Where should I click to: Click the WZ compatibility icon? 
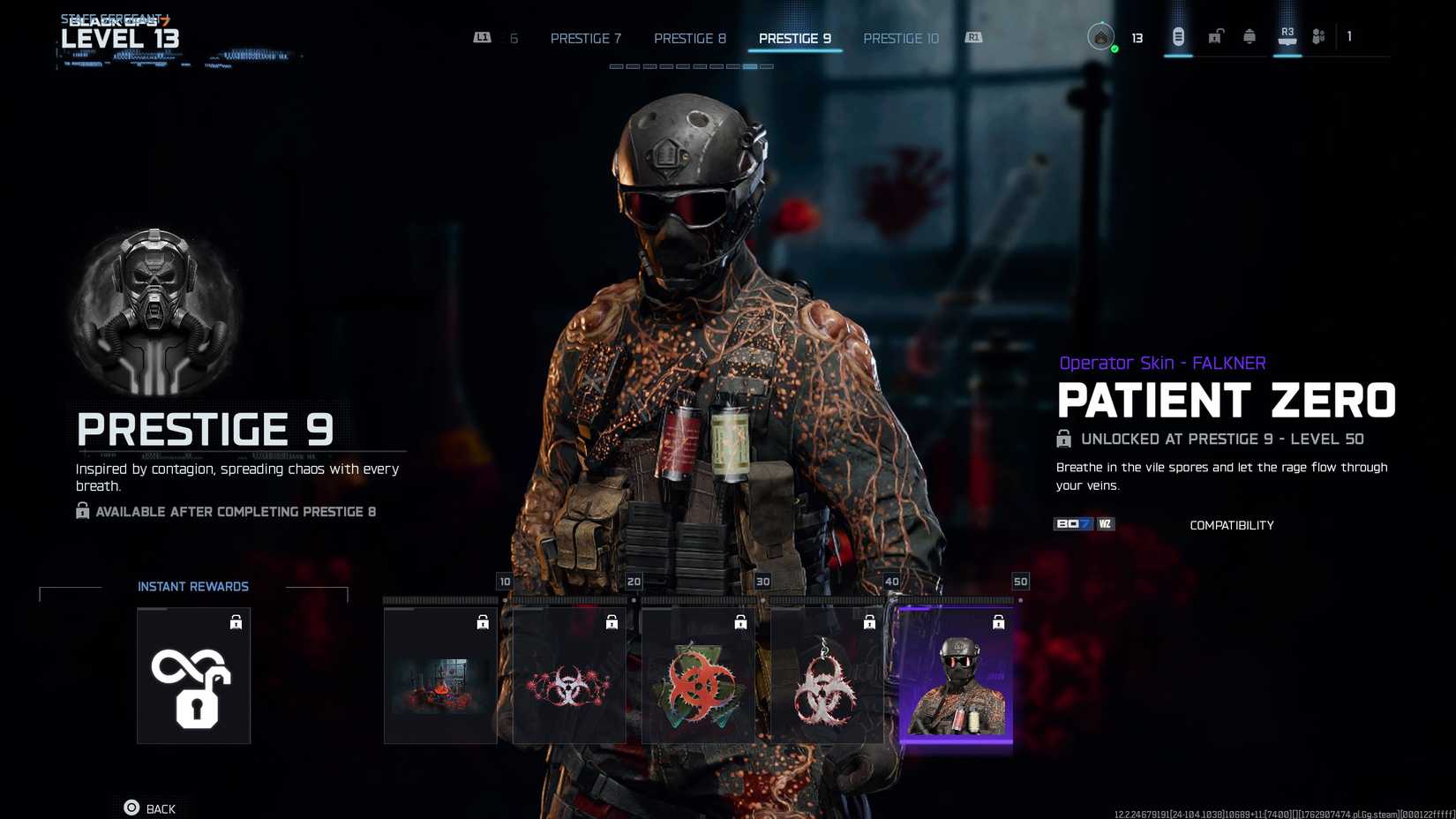click(1106, 523)
